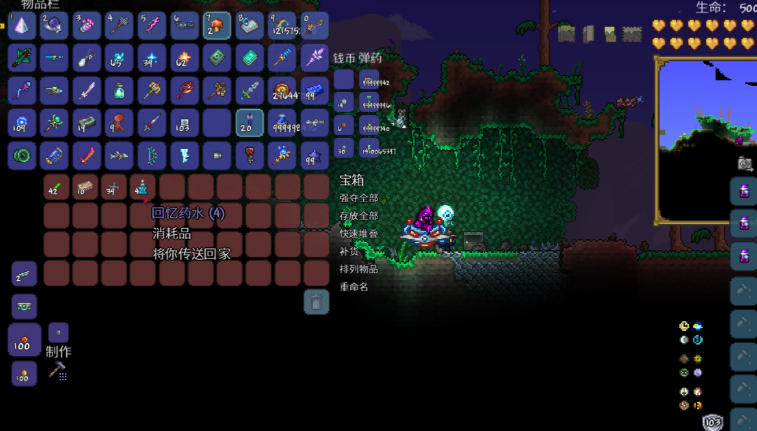This screenshot has width=757, height=431.
Task: Select the white crystal in hotbar slot 1
Action: [x=22, y=25]
